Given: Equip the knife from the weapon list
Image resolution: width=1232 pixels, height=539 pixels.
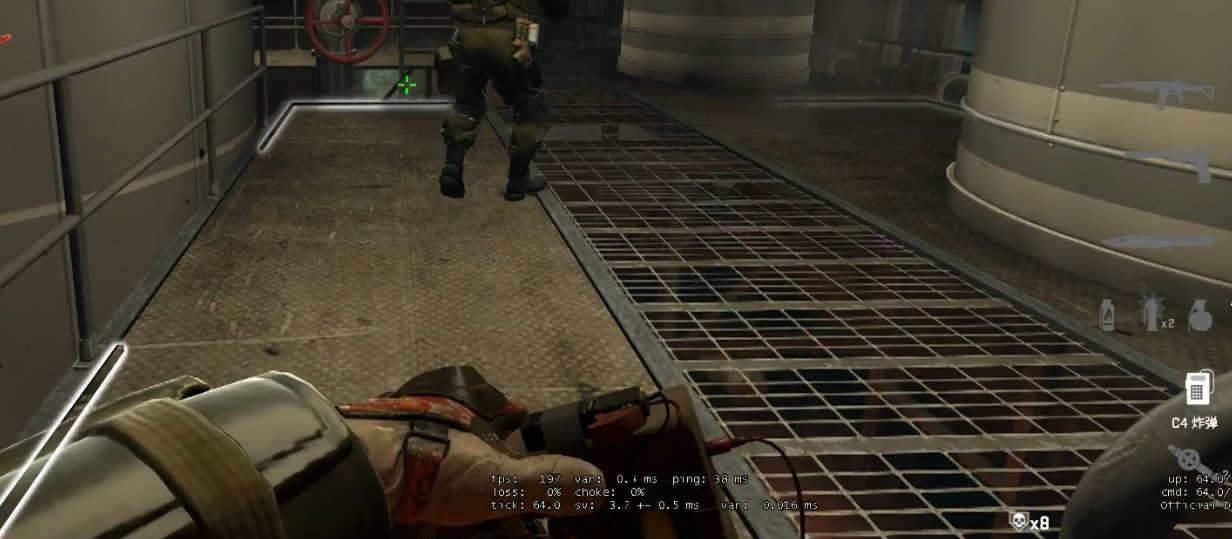Looking at the screenshot, I should pyautogui.click(x=1162, y=243).
